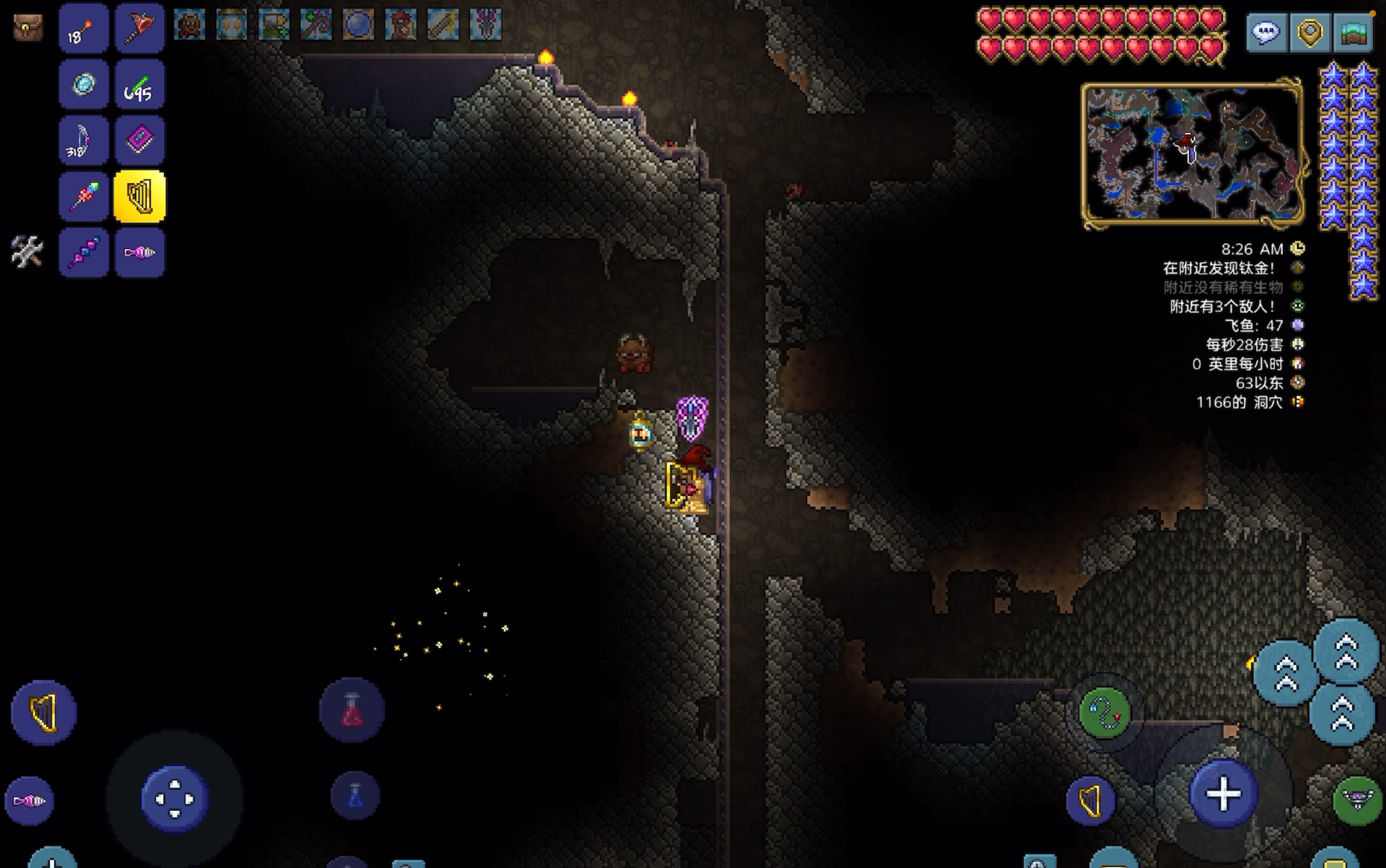The image size is (1386, 868).
Task: Open the chat speech bubble button
Action: (x=1266, y=32)
